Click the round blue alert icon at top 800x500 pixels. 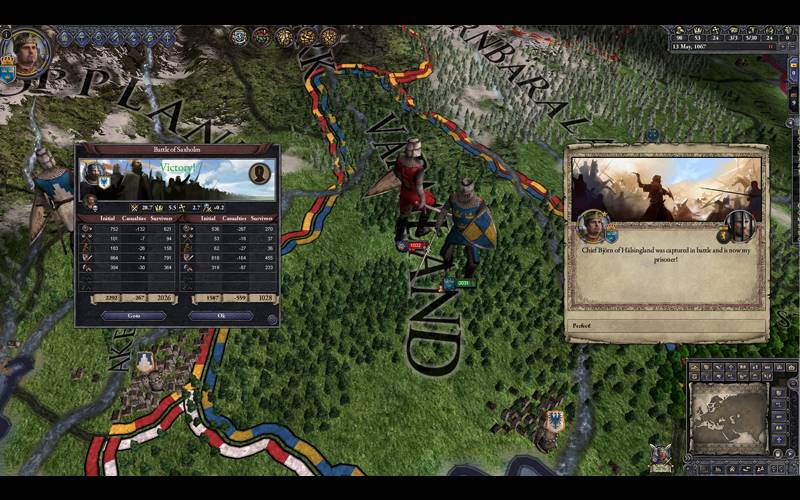click(x=239, y=37)
